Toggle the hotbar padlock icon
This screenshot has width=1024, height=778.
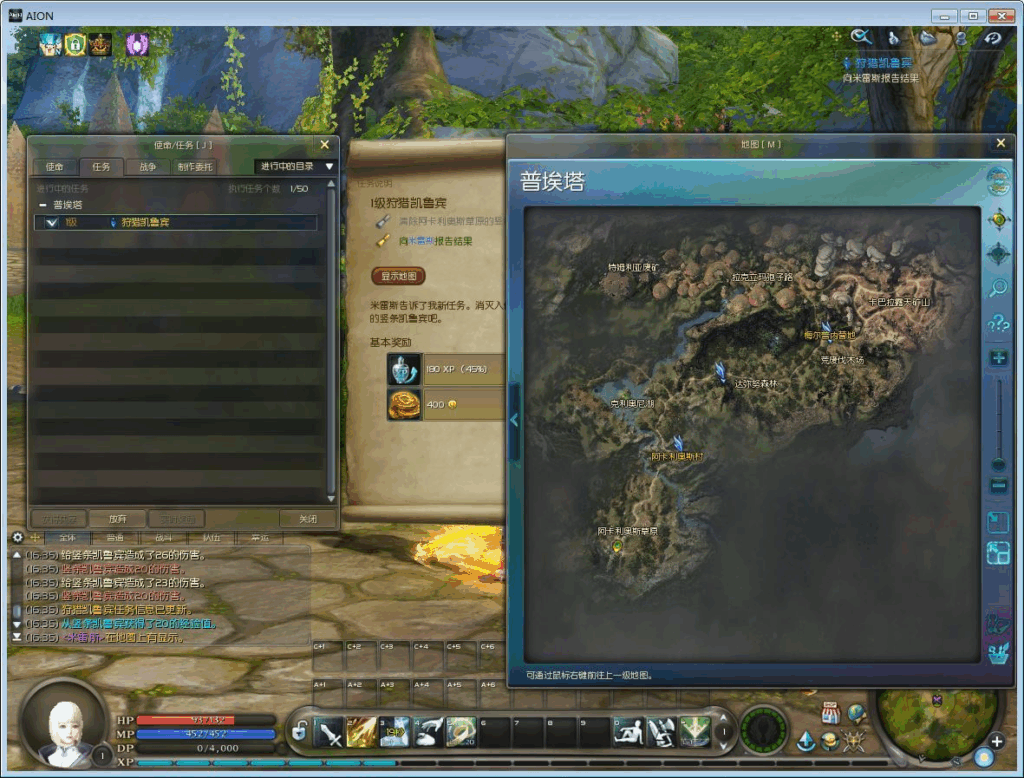pos(299,732)
